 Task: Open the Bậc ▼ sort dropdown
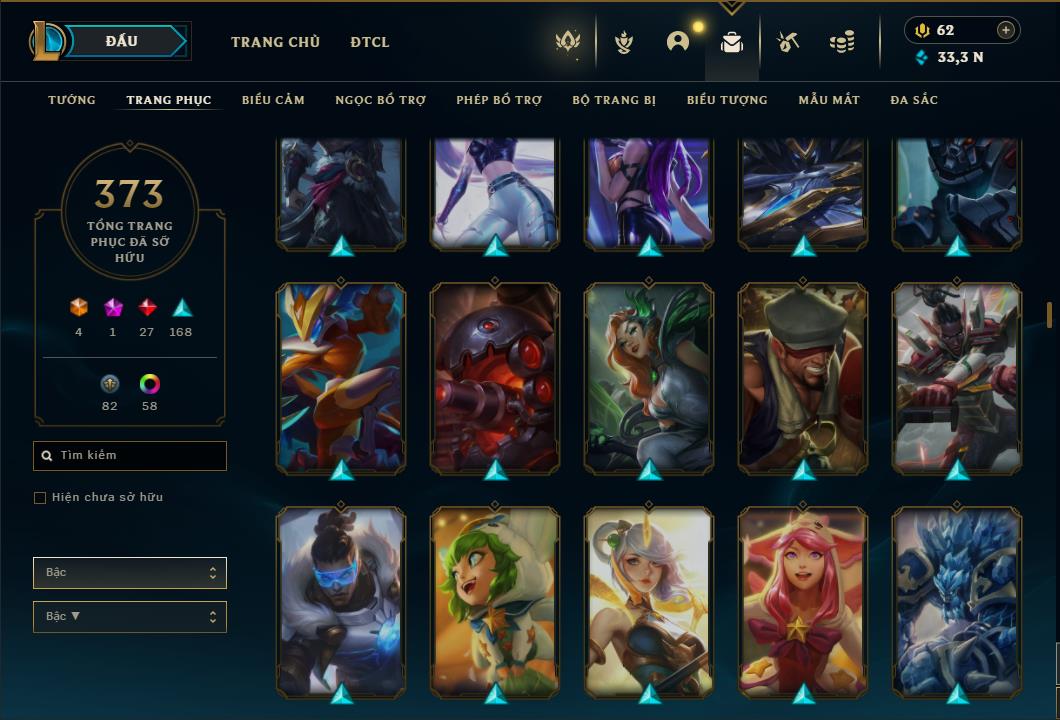tap(130, 617)
